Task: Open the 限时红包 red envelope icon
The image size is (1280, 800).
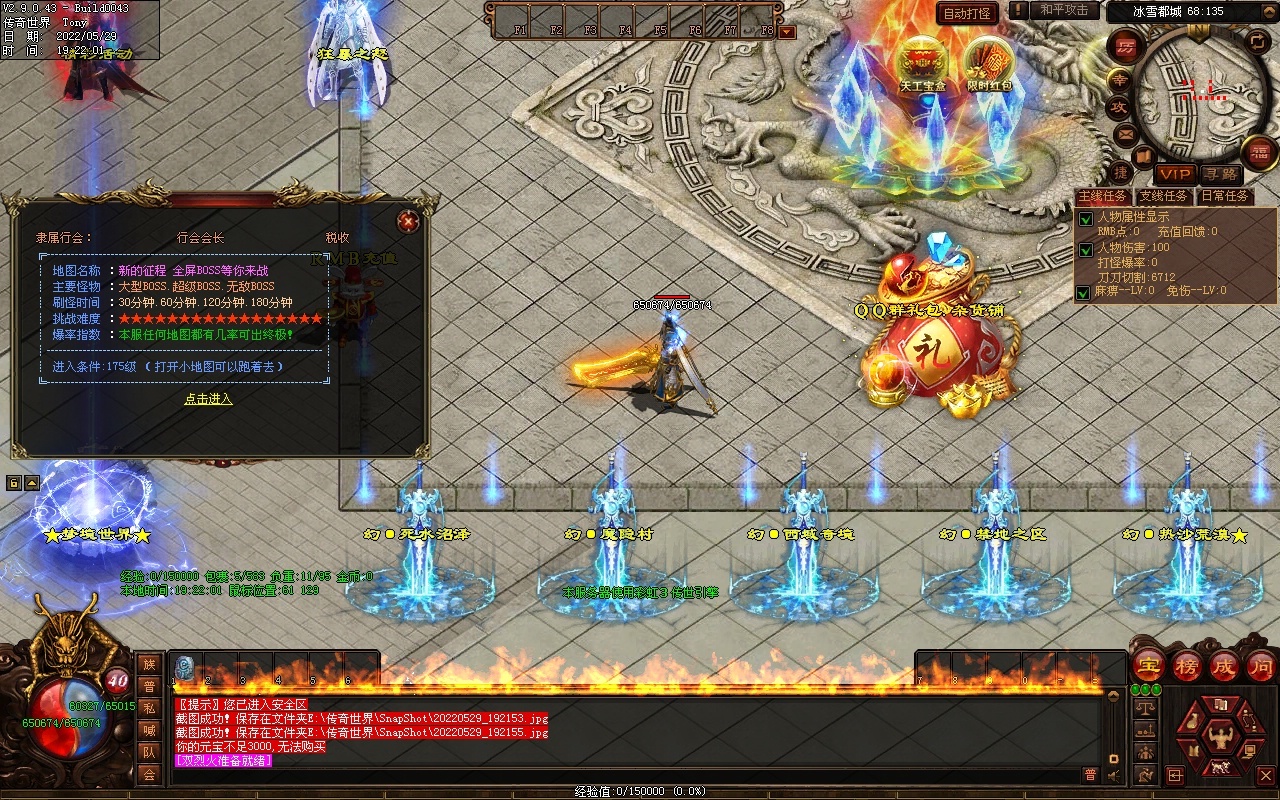Action: click(988, 64)
